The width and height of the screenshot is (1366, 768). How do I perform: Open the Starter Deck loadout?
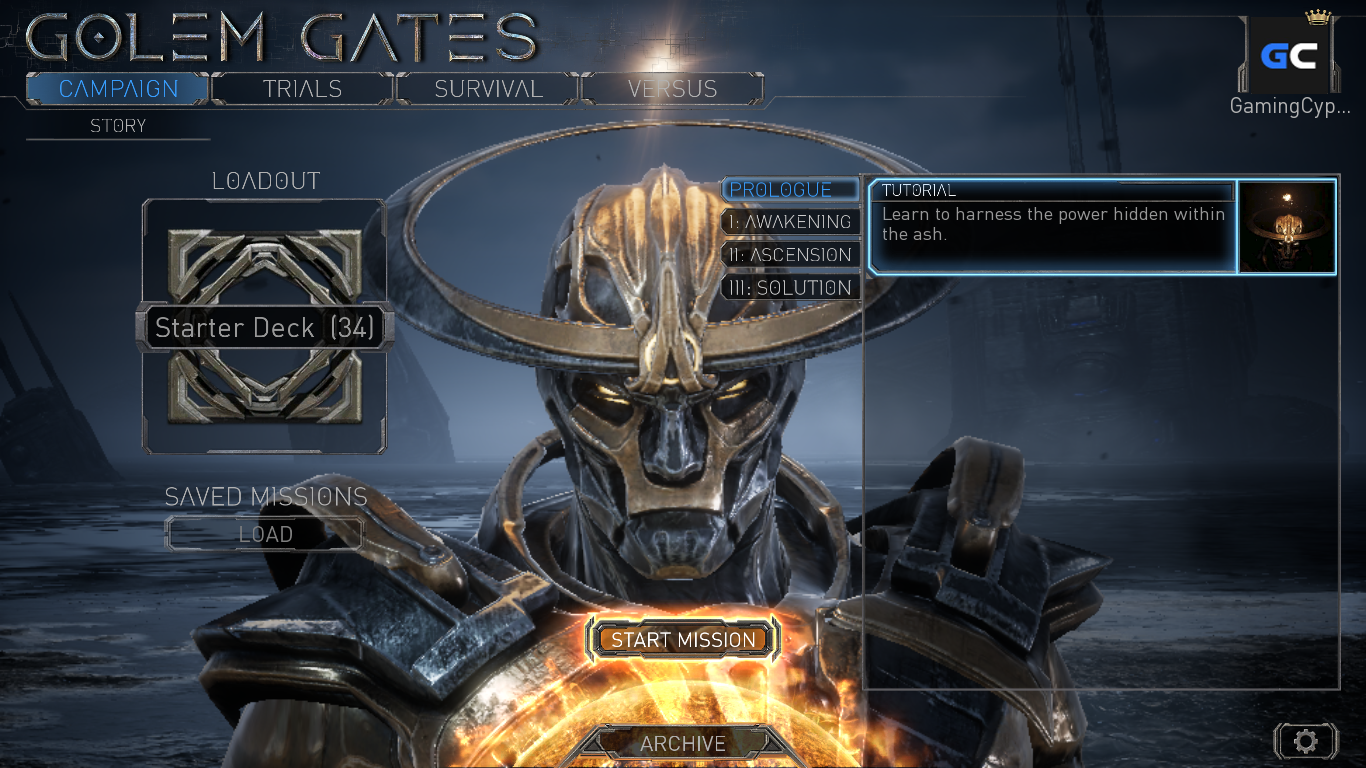click(264, 328)
